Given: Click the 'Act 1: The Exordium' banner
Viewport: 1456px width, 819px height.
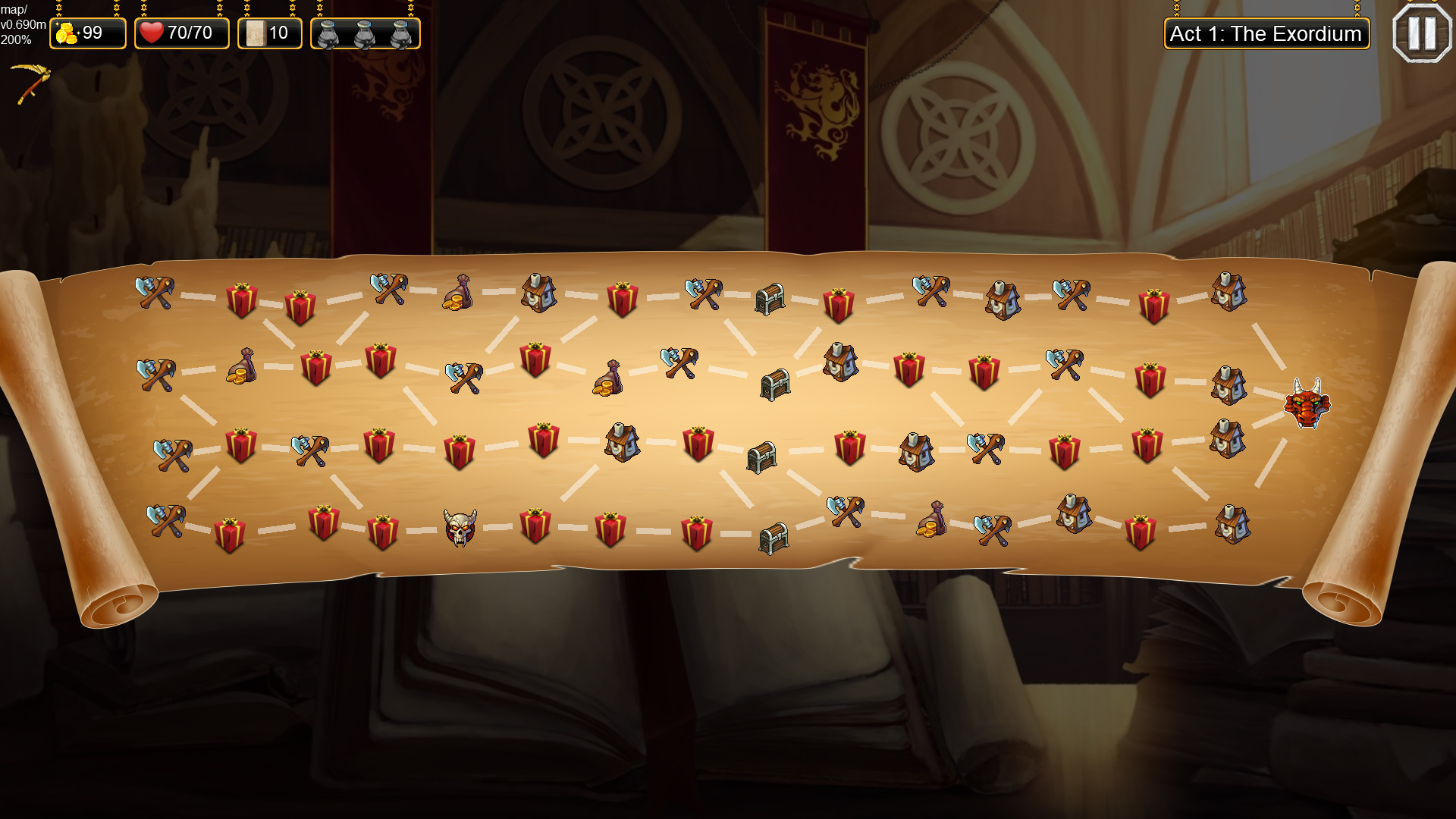Looking at the screenshot, I should point(1266,33).
